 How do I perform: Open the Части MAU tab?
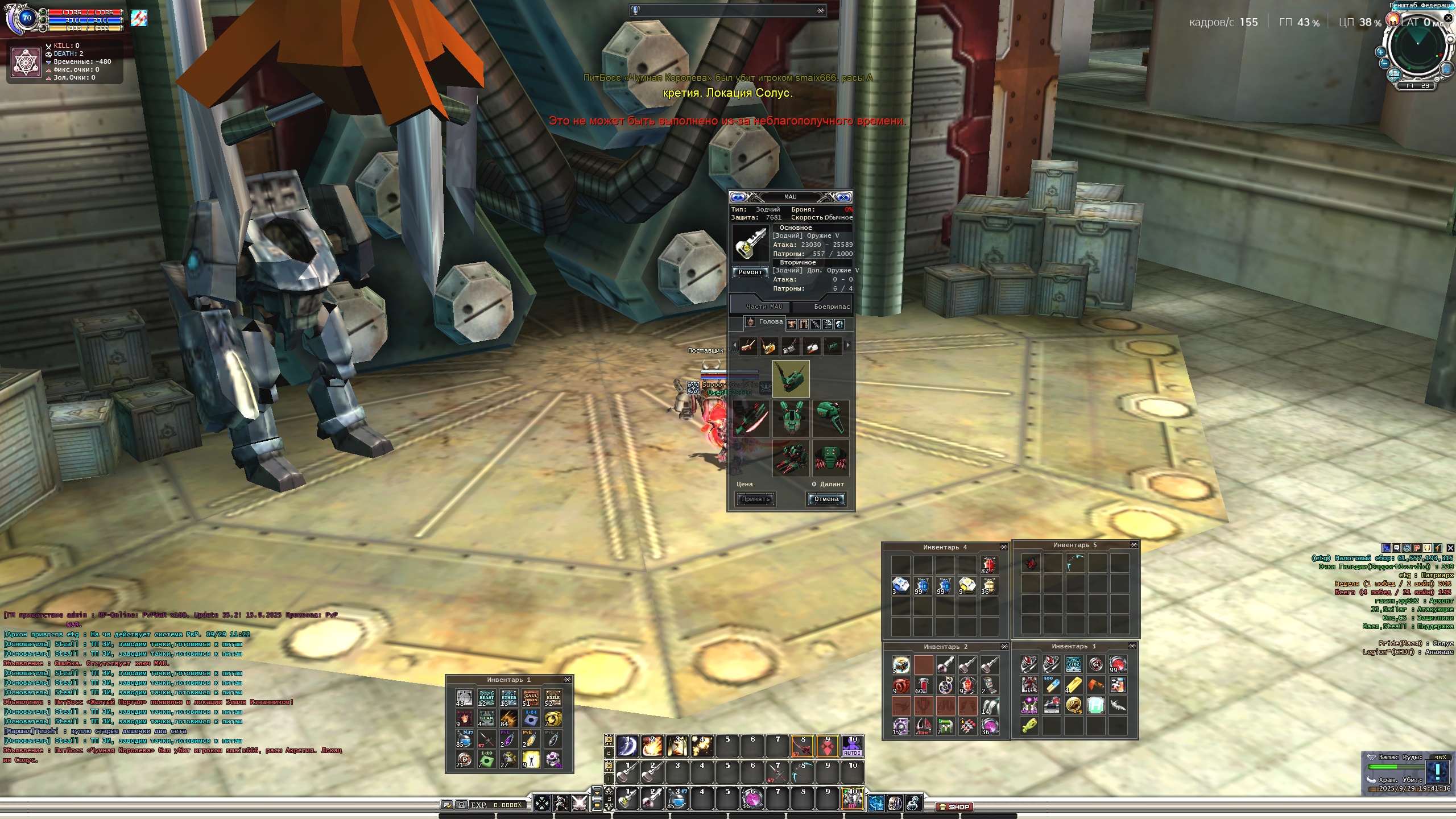pos(764,307)
